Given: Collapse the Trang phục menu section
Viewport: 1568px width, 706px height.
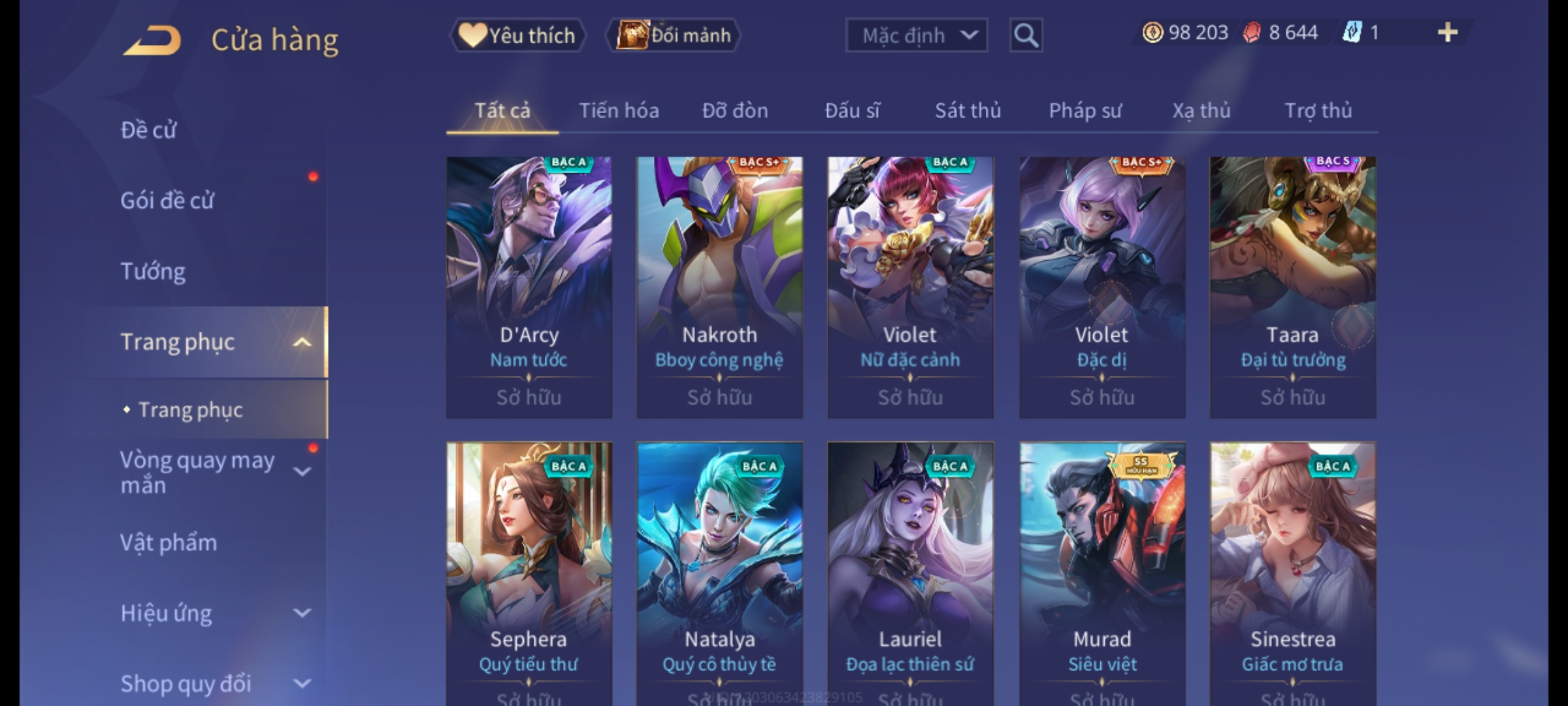Looking at the screenshot, I should coord(302,342).
